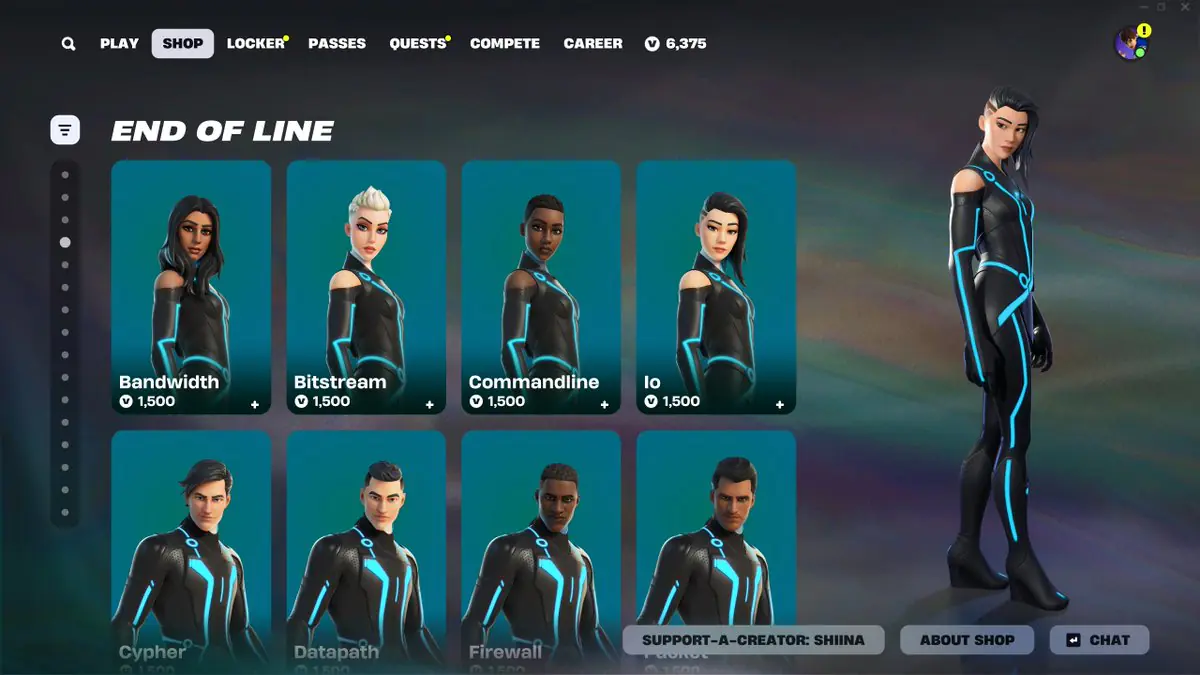This screenshot has height=675, width=1200.
Task: Select the Io outfit tile
Action: [716, 287]
